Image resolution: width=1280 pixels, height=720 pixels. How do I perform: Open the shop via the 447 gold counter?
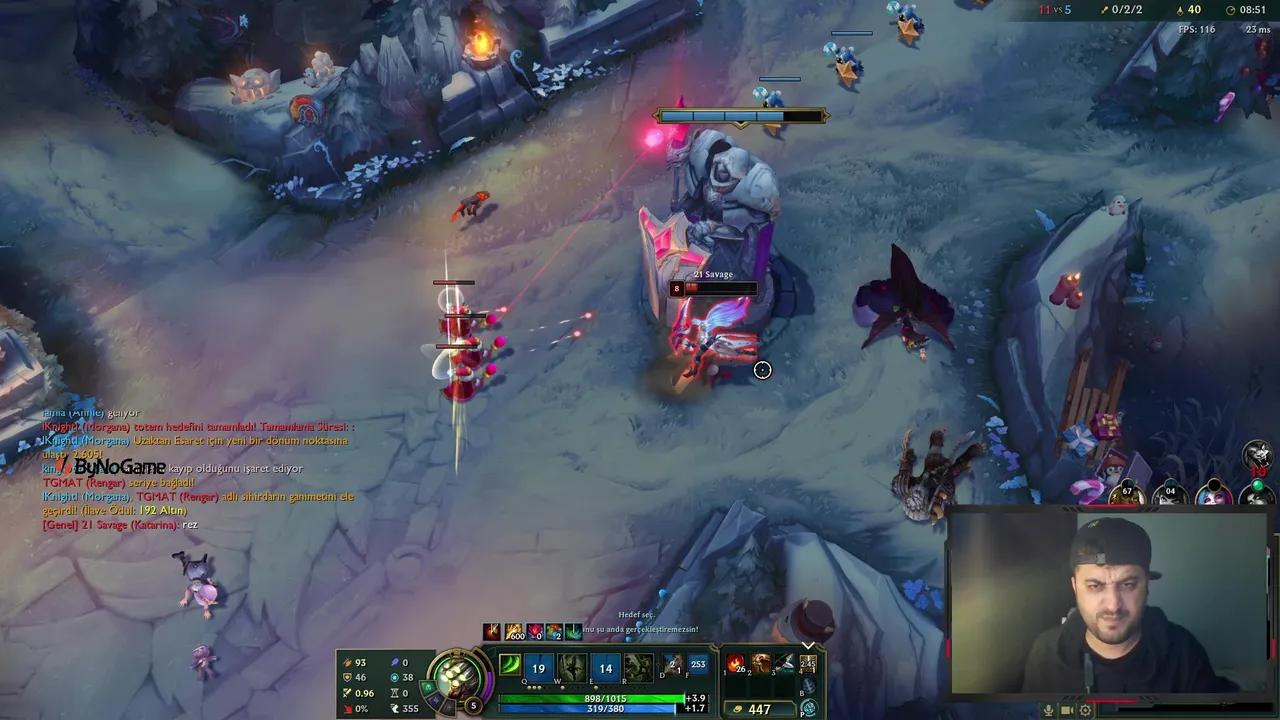[x=760, y=708]
